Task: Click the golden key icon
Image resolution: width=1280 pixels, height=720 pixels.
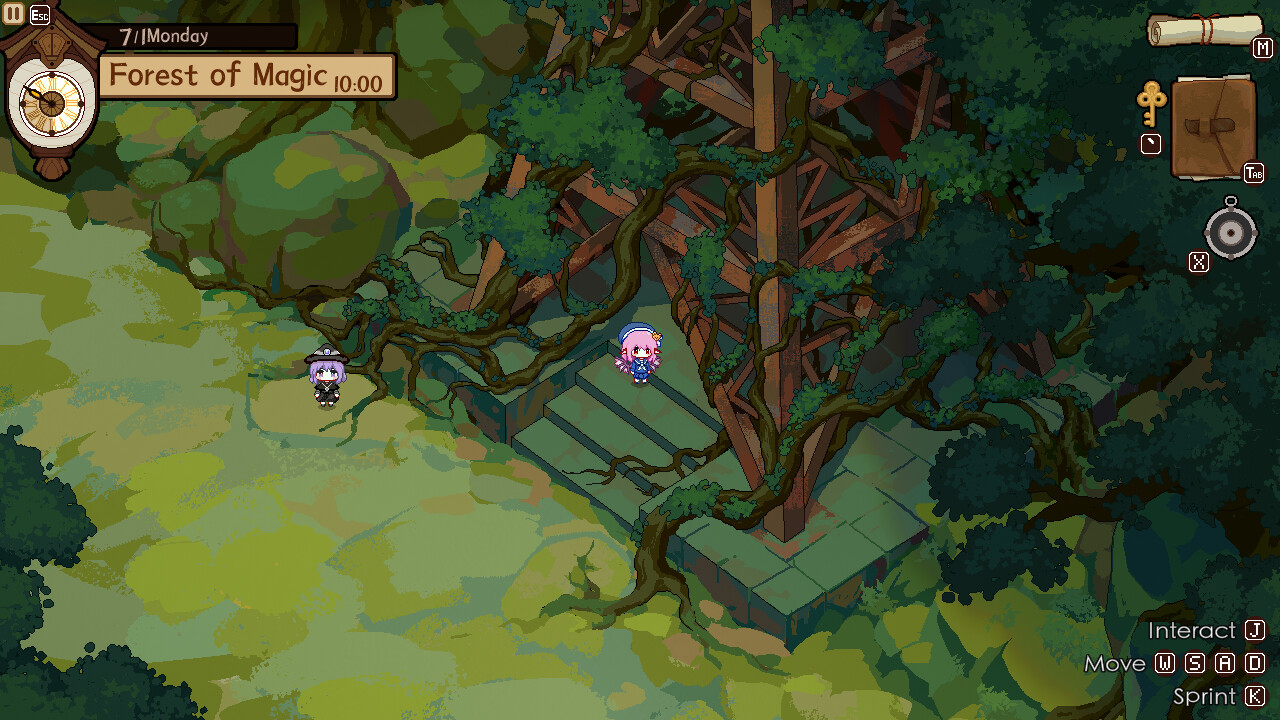Action: point(1154,105)
